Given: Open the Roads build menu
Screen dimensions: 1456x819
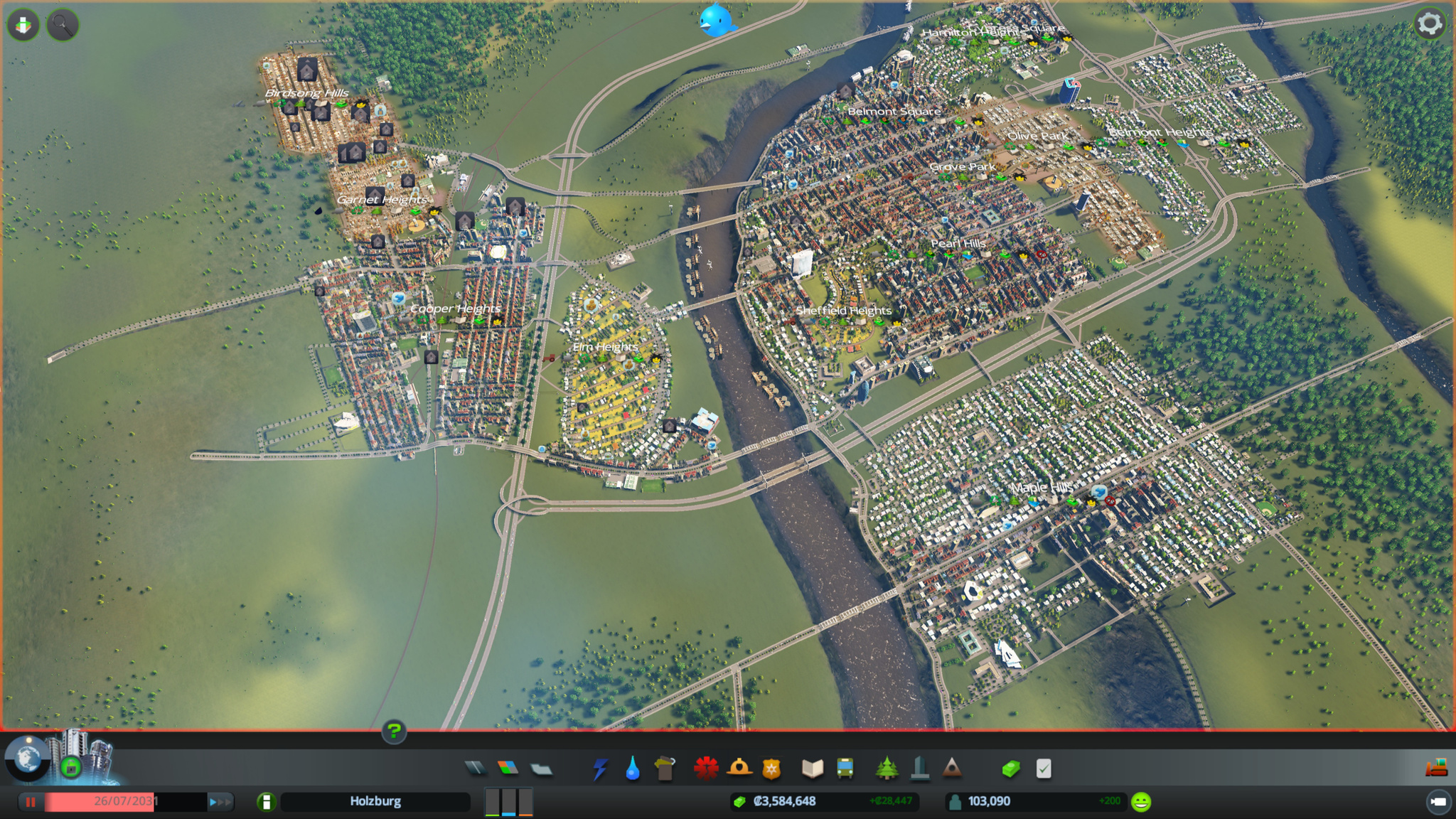Looking at the screenshot, I should coord(475,768).
